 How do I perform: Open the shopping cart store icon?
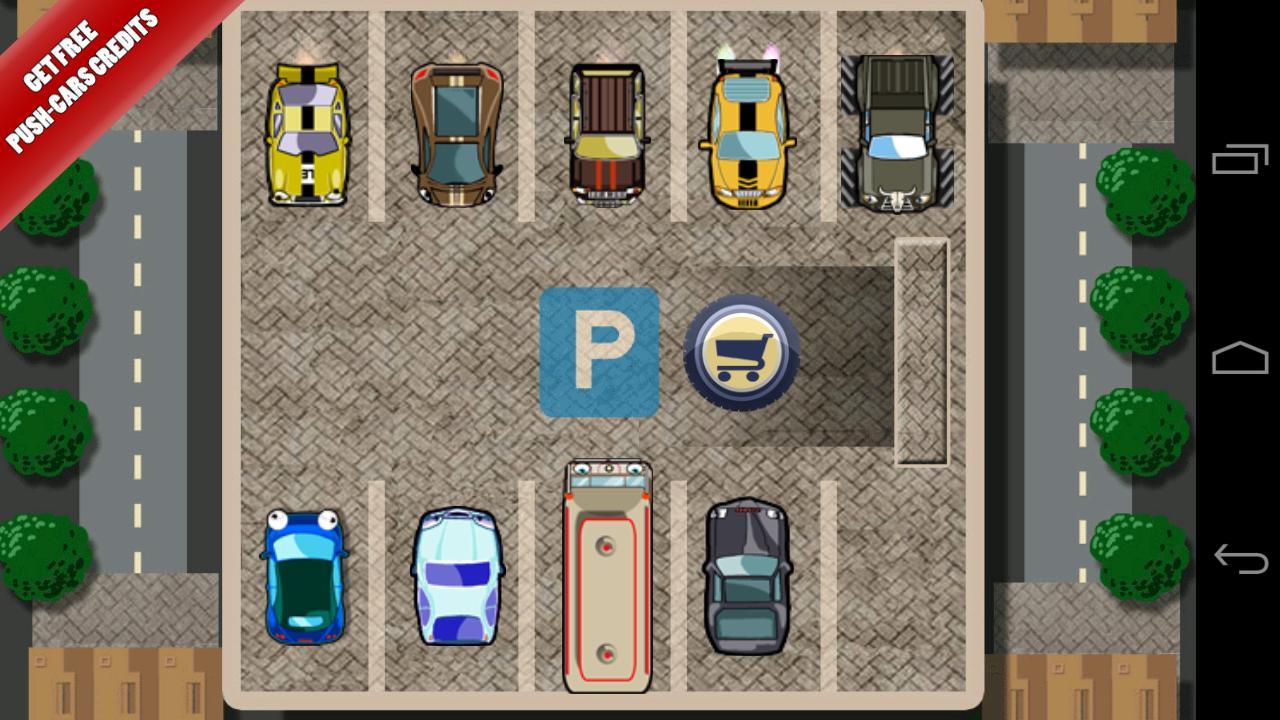click(x=744, y=352)
